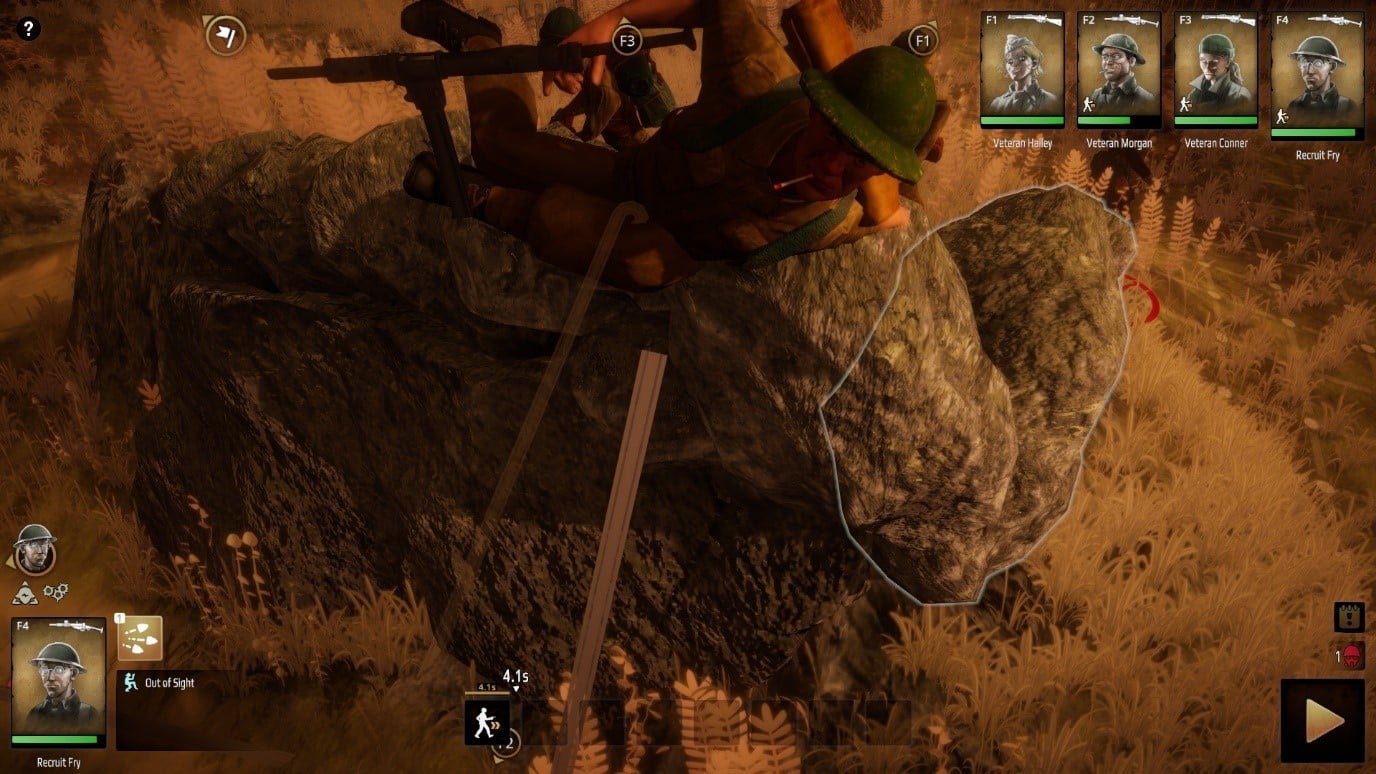This screenshot has height=774, width=1376.
Task: Click the F3 unit marker
Action: coord(627,41)
